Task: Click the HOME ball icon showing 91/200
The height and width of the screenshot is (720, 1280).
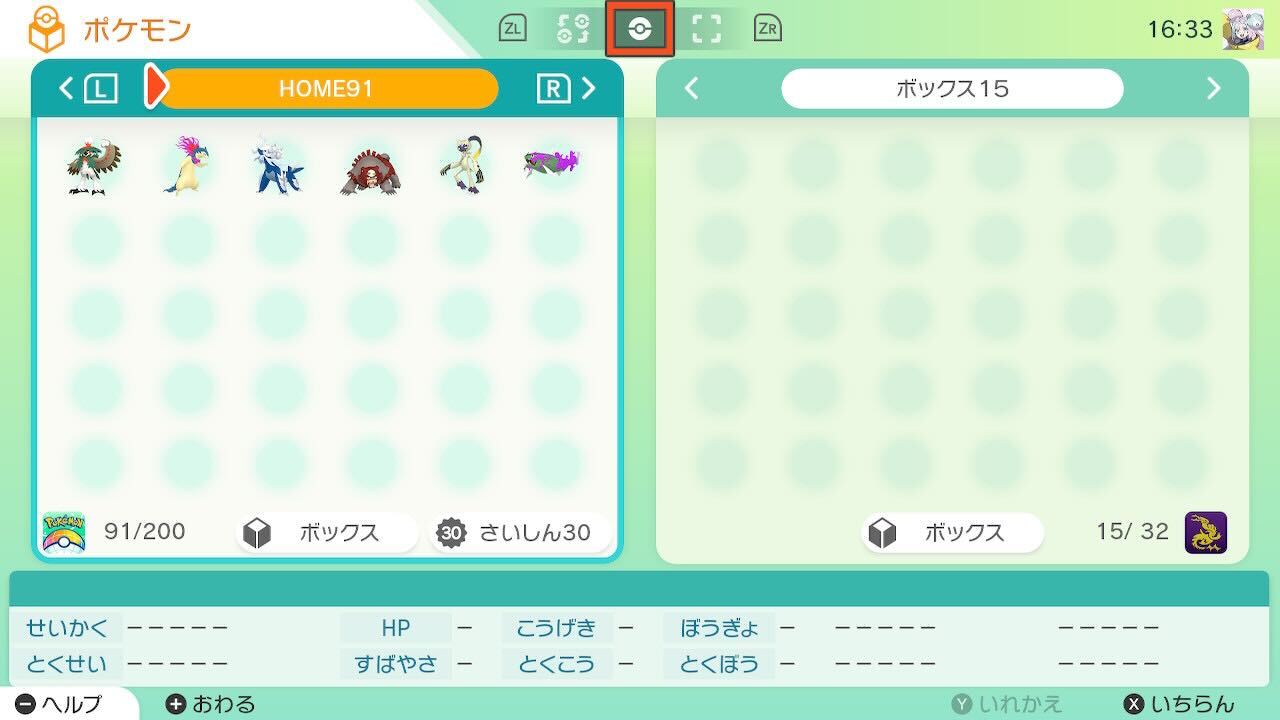Action: (64, 533)
